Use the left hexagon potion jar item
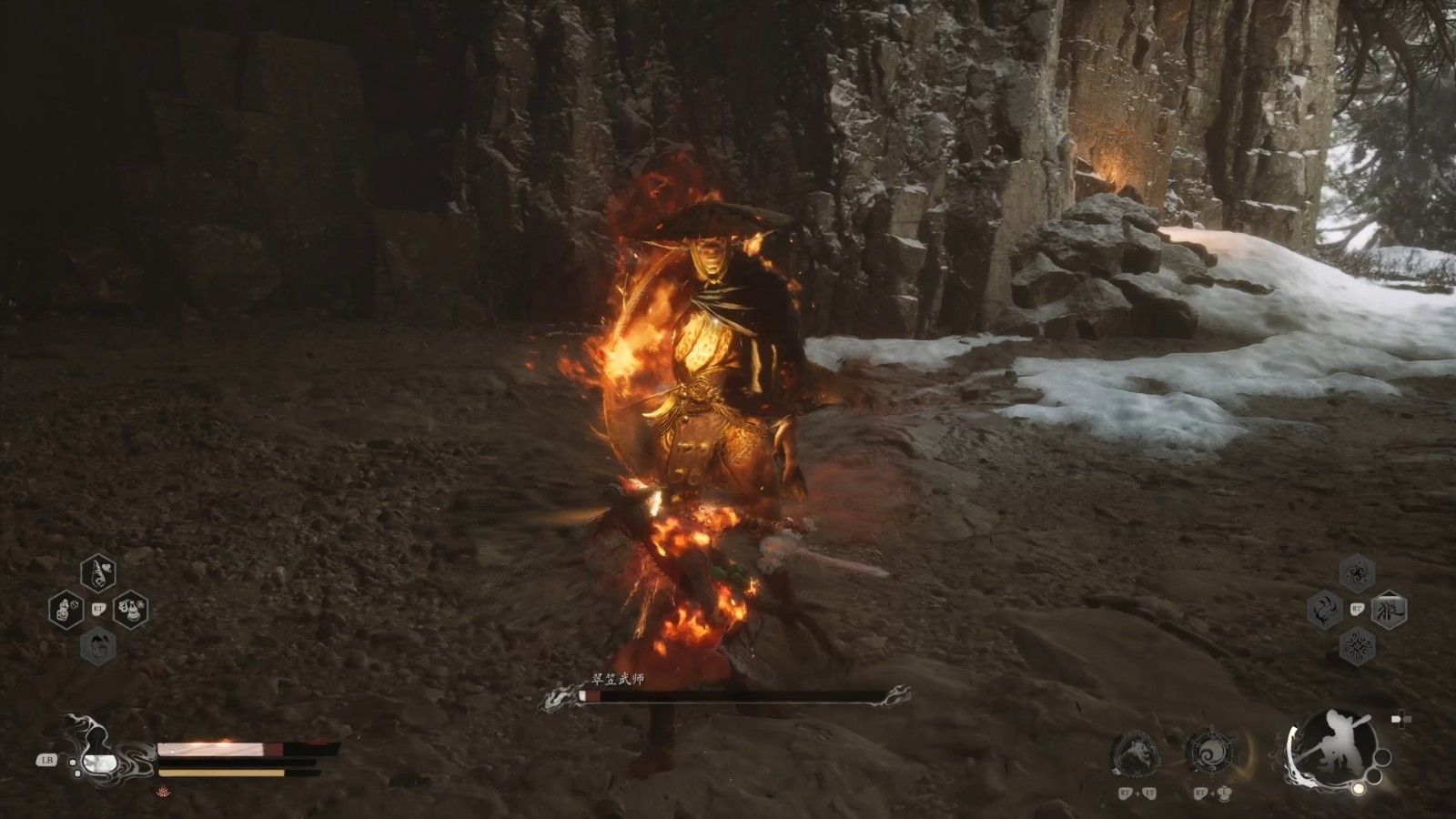This screenshot has width=1456, height=819. tap(66, 609)
